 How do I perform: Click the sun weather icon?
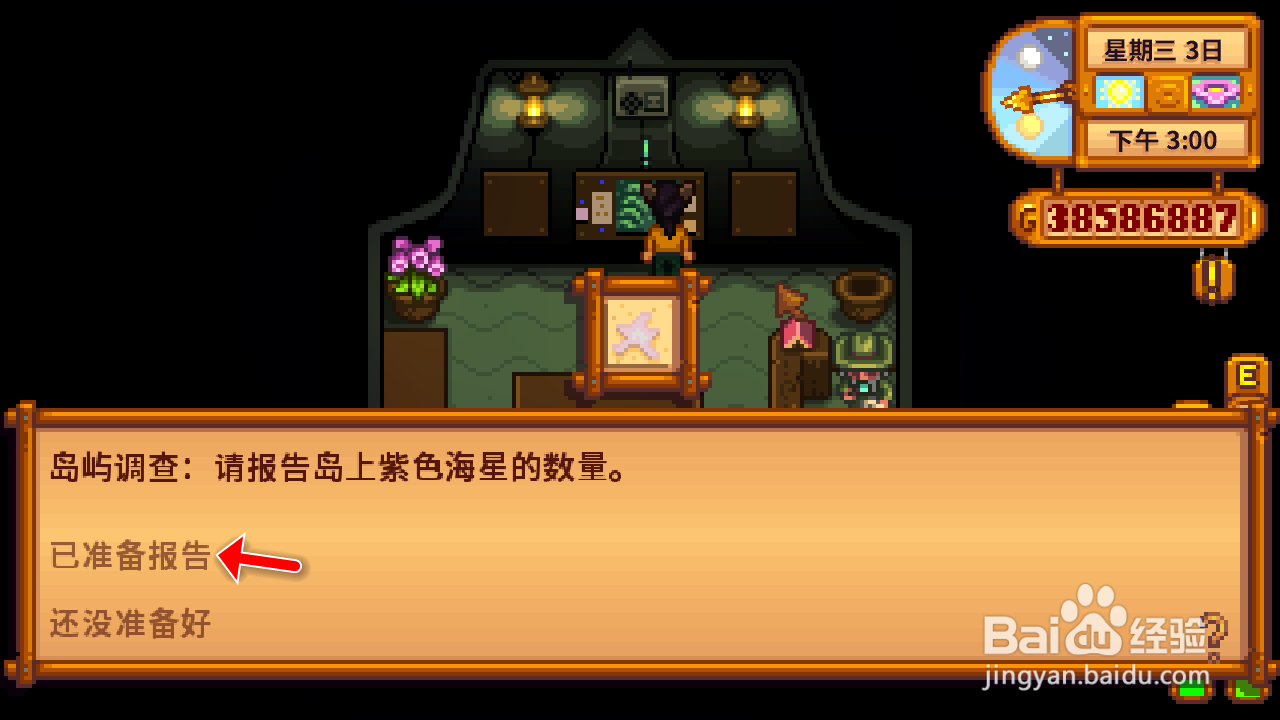click(x=1117, y=92)
